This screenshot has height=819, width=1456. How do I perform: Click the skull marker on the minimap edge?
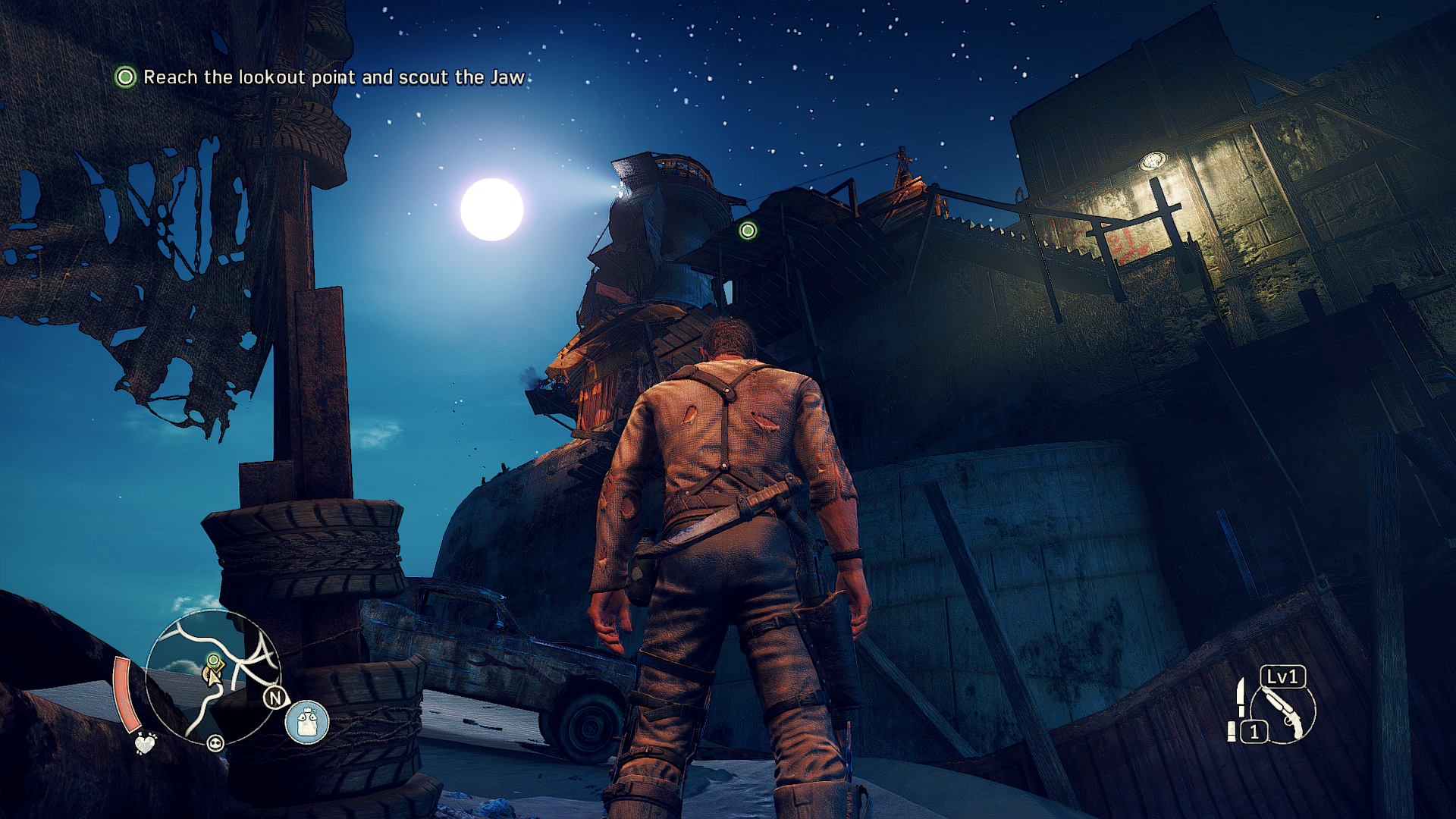(x=215, y=743)
